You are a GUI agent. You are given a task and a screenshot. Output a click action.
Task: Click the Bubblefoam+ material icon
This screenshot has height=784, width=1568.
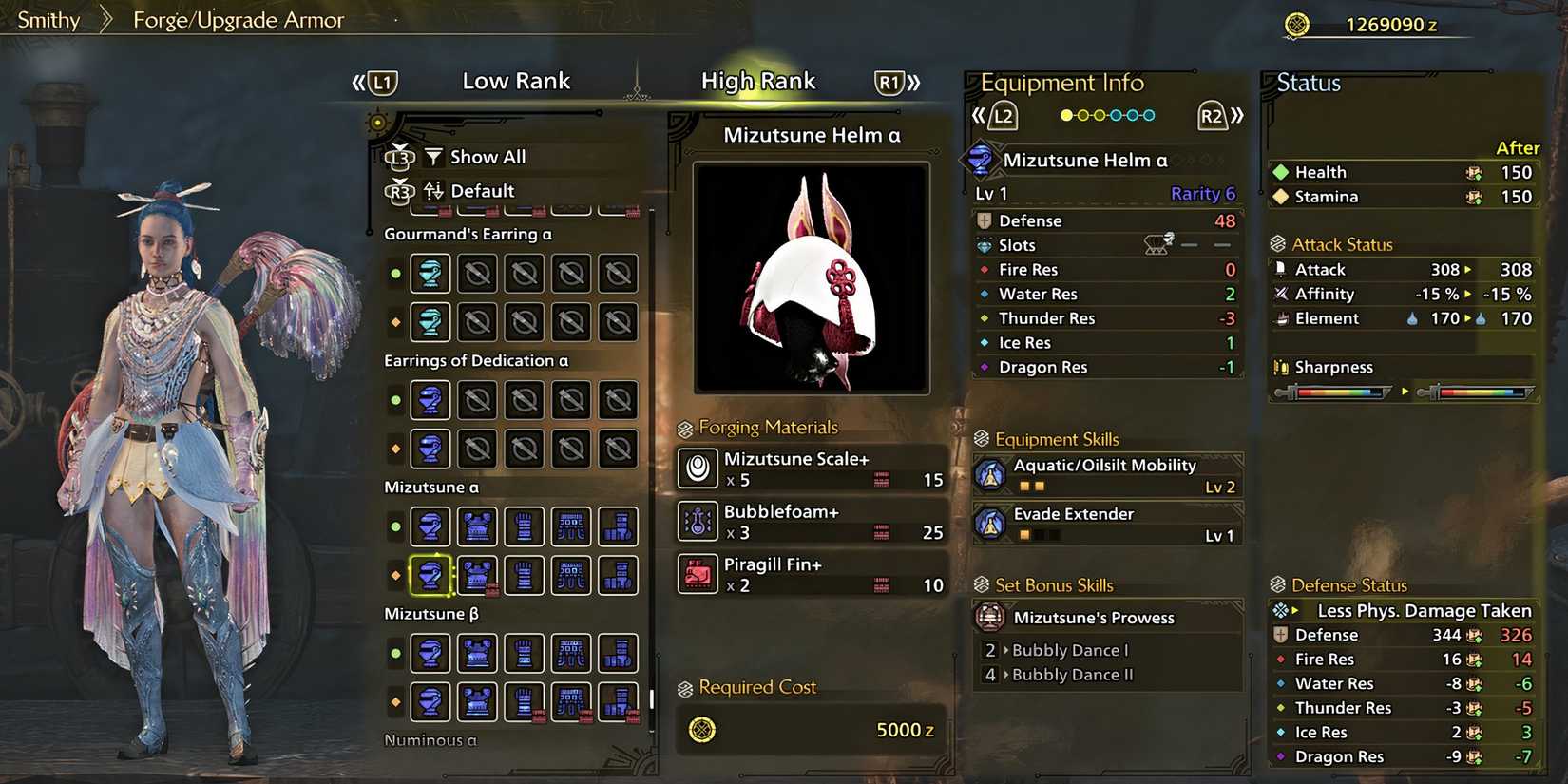tap(698, 522)
